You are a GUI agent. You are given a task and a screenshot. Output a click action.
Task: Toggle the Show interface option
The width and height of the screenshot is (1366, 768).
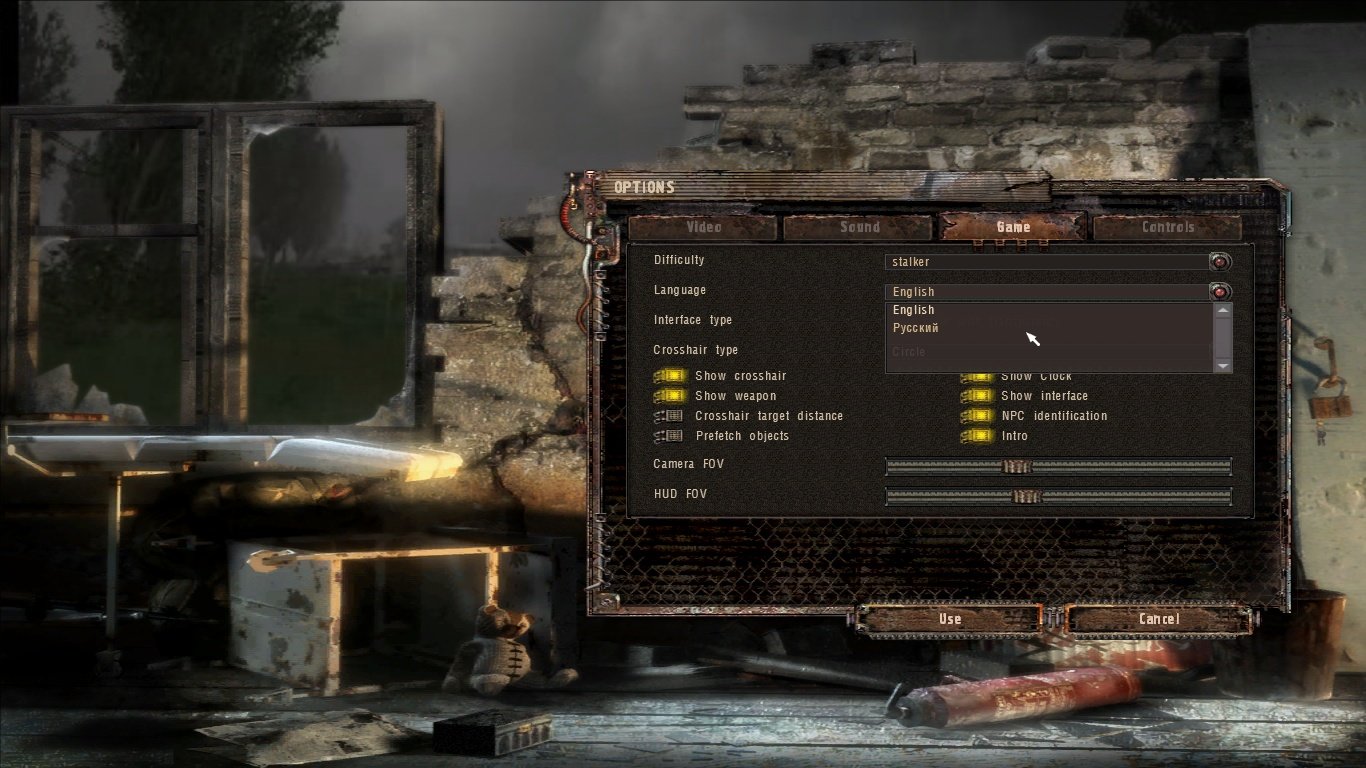[x=976, y=396]
